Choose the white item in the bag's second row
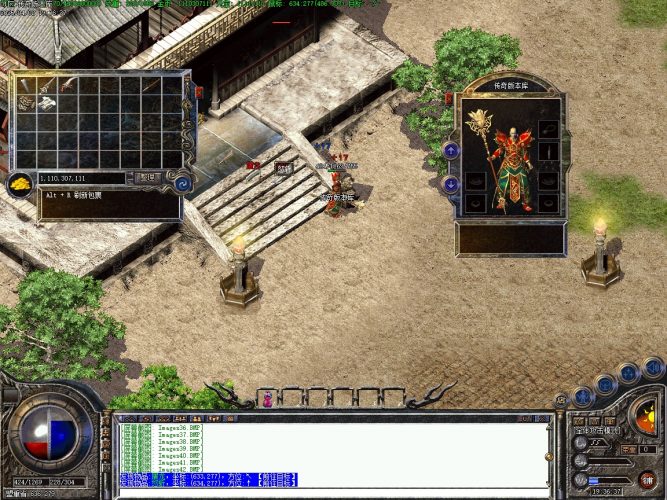Screen dimensions: 667x500 point(47,102)
